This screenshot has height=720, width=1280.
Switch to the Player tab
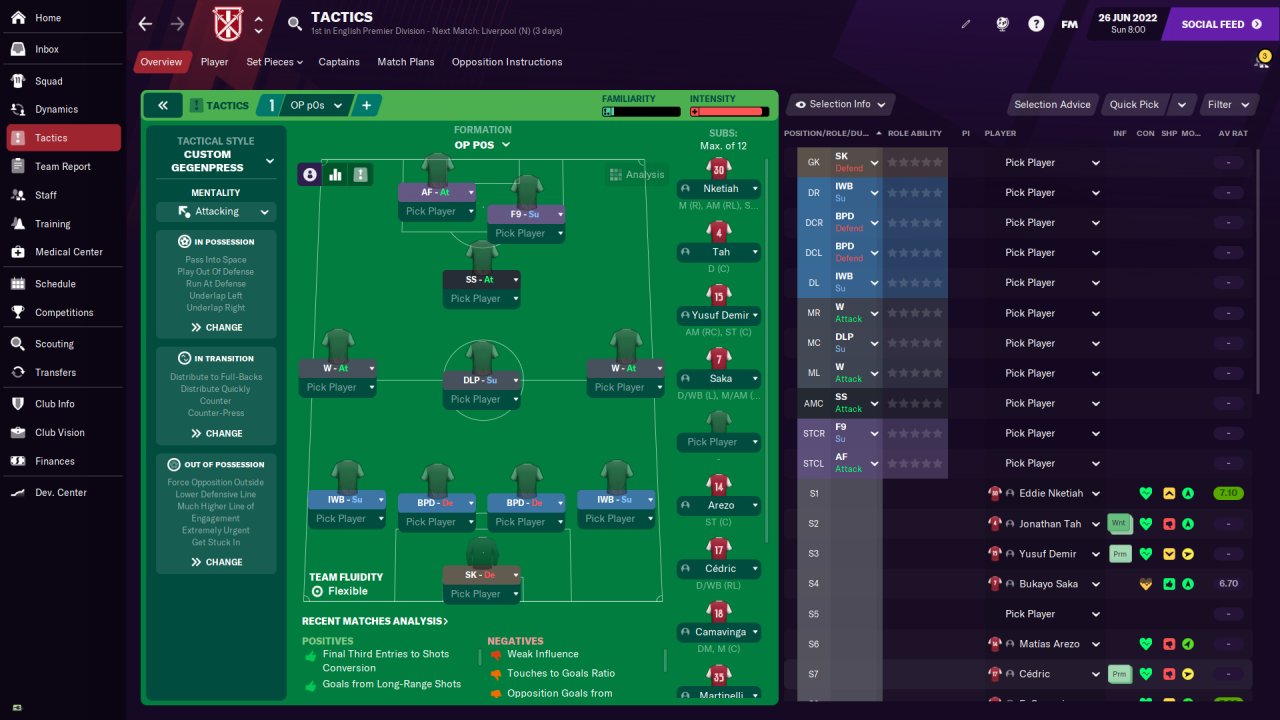pos(214,62)
